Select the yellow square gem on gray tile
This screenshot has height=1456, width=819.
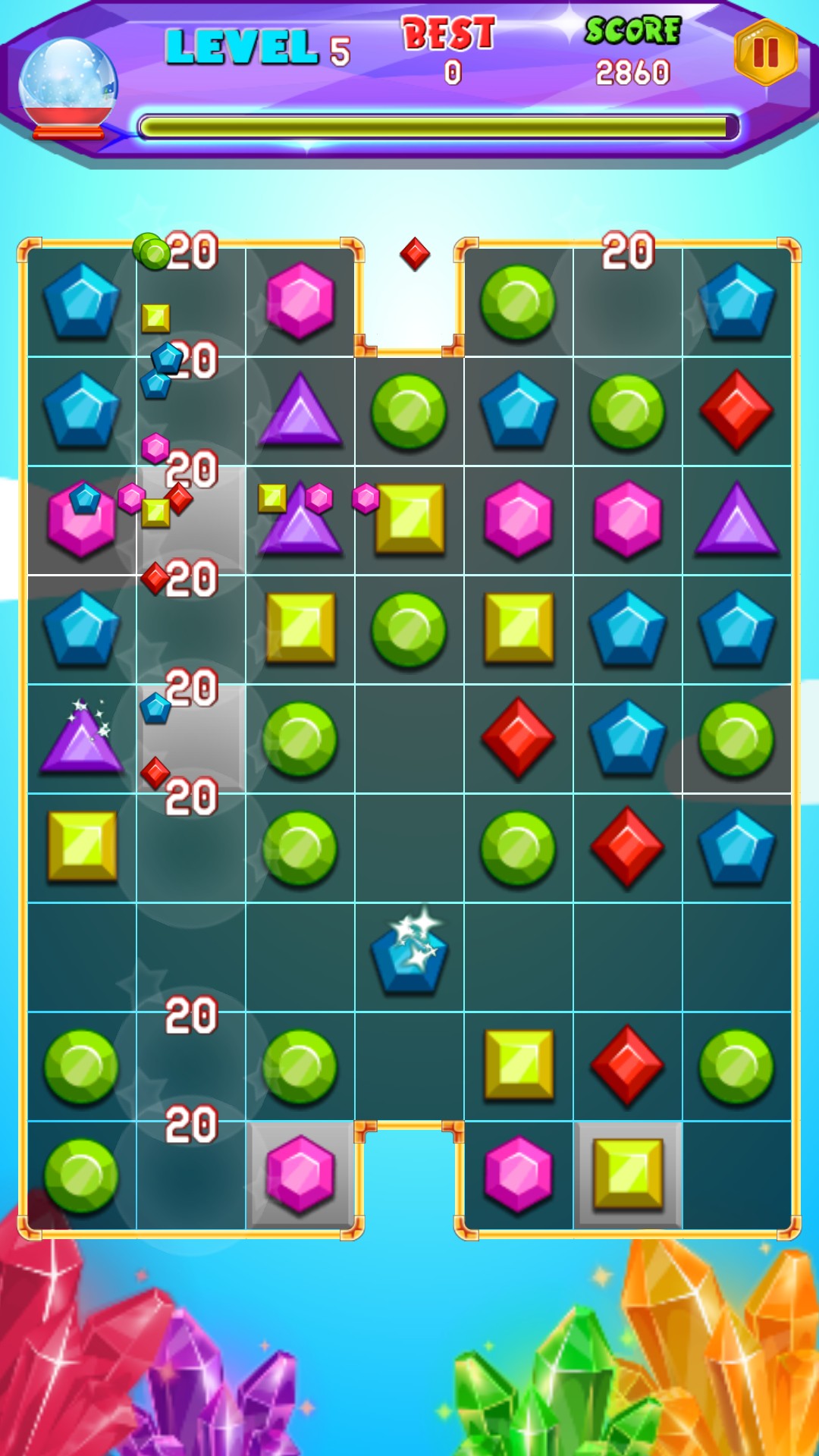click(628, 1175)
